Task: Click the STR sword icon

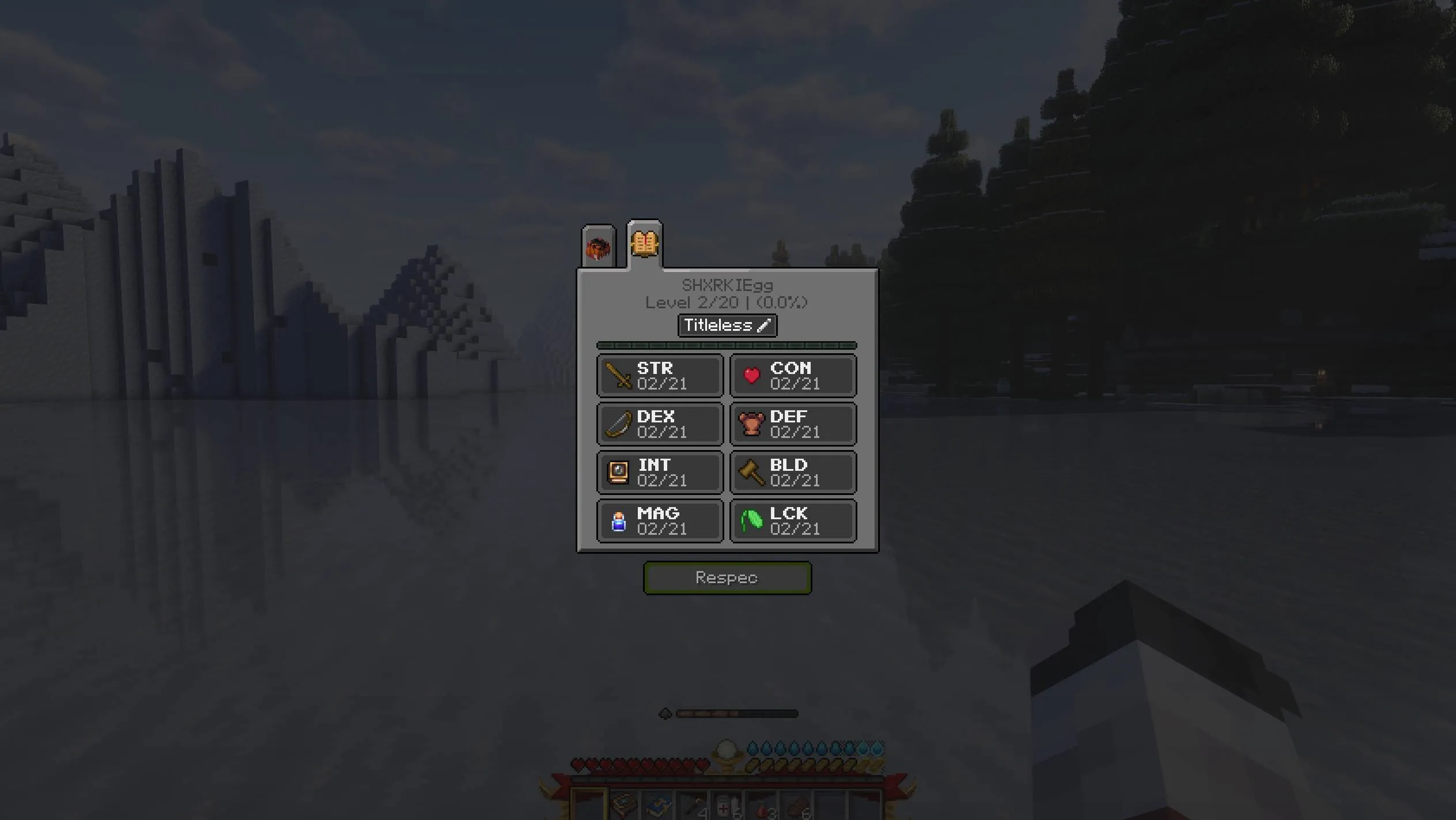Action: coord(618,376)
